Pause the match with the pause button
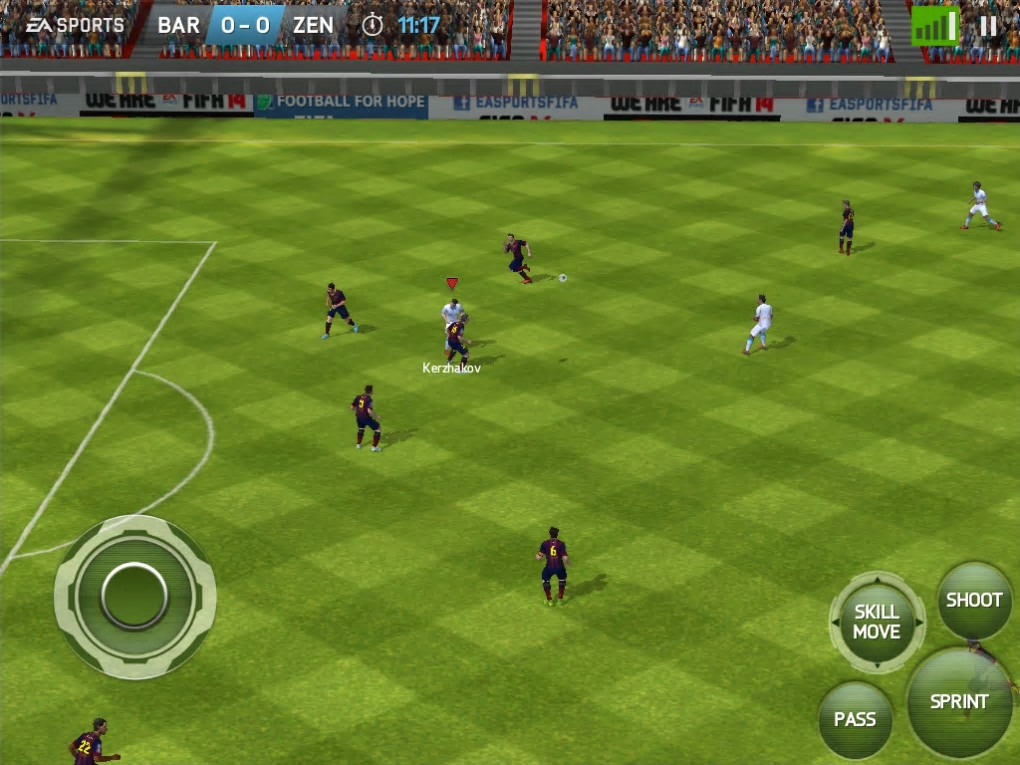 (988, 26)
